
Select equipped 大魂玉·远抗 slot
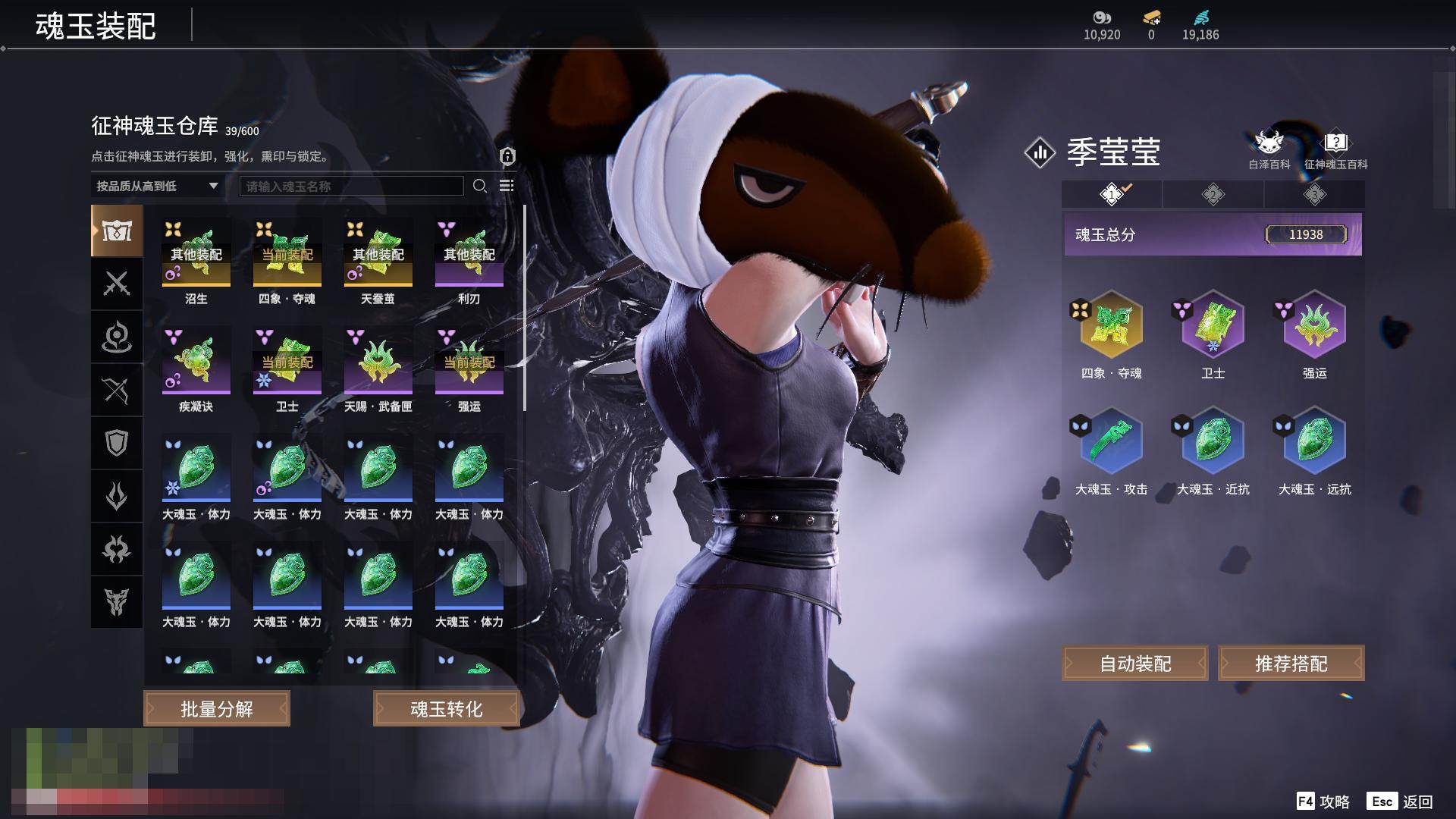[1314, 441]
